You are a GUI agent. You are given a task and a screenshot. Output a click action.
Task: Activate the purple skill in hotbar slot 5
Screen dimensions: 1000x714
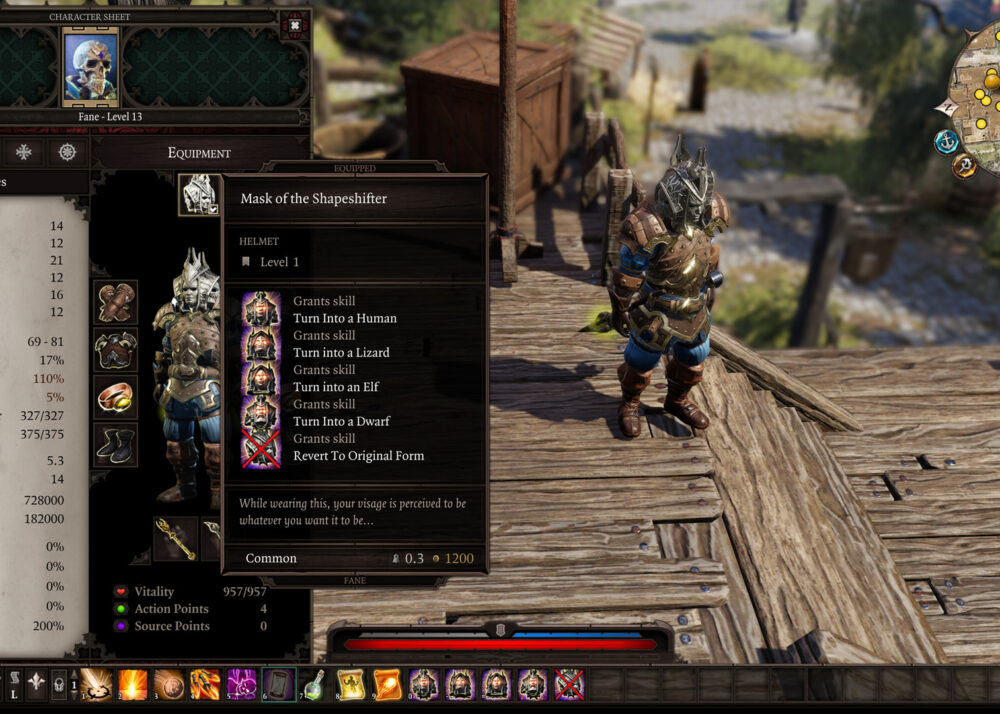241,684
